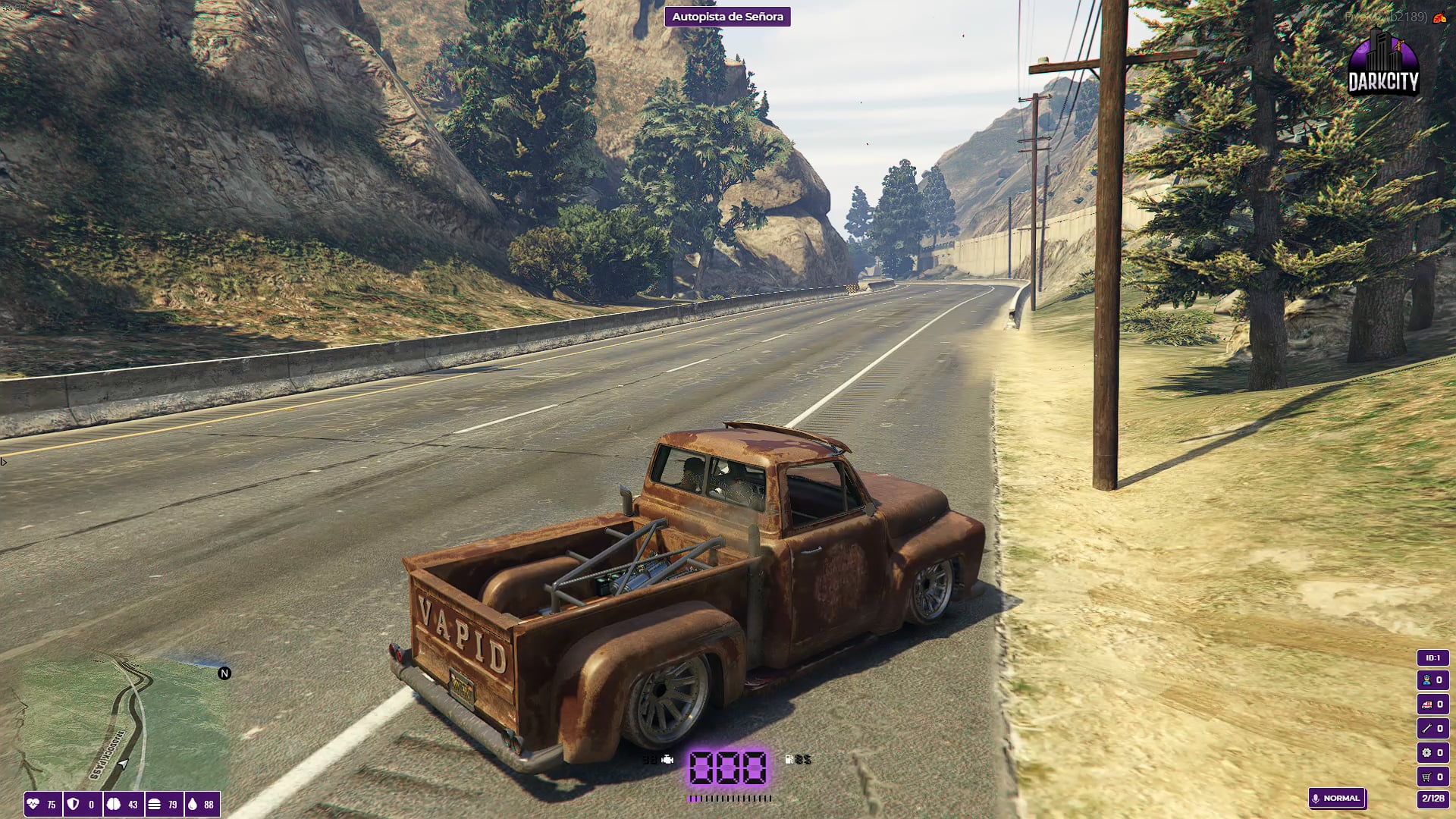Select the brain stress status icon
1456x819 pixels.
coord(114,805)
